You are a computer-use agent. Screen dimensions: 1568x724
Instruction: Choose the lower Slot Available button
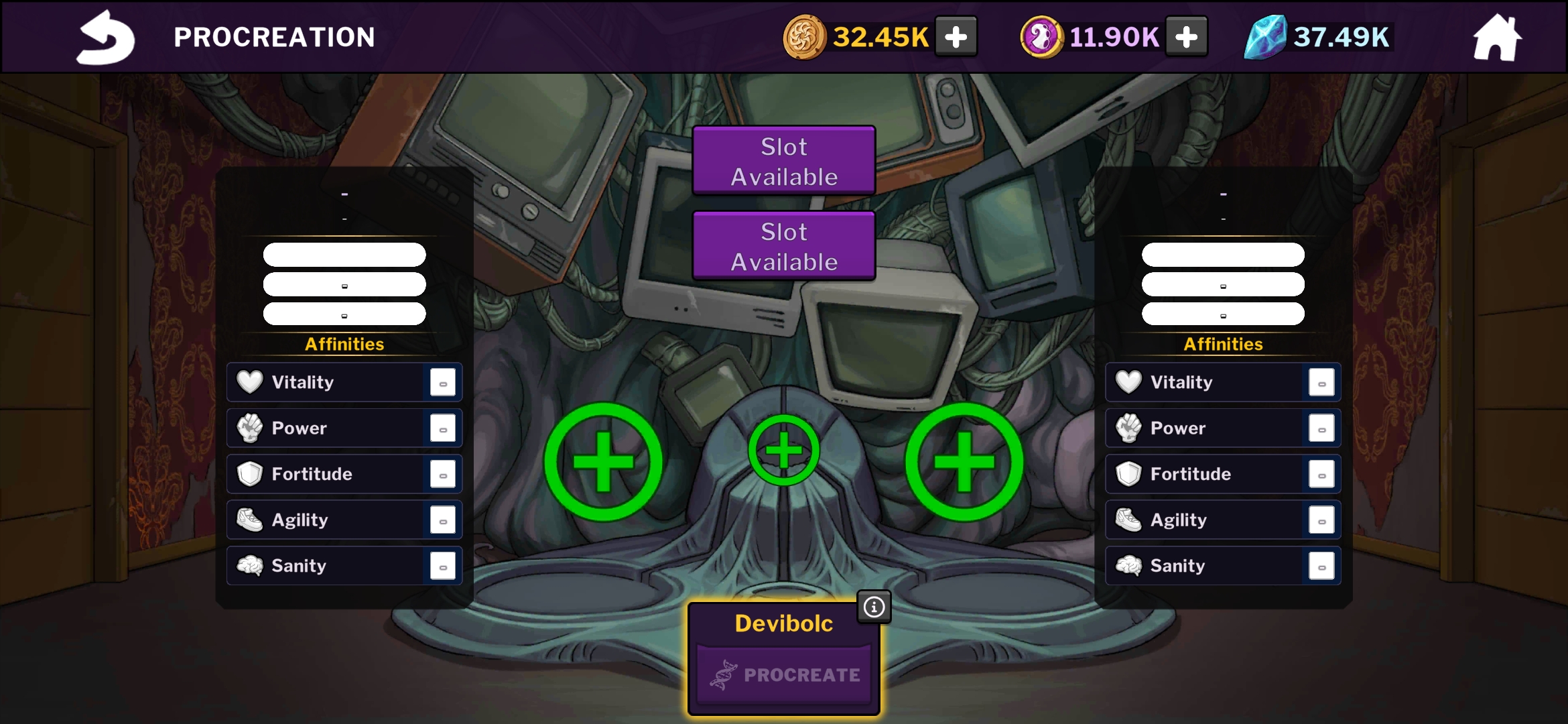[784, 246]
